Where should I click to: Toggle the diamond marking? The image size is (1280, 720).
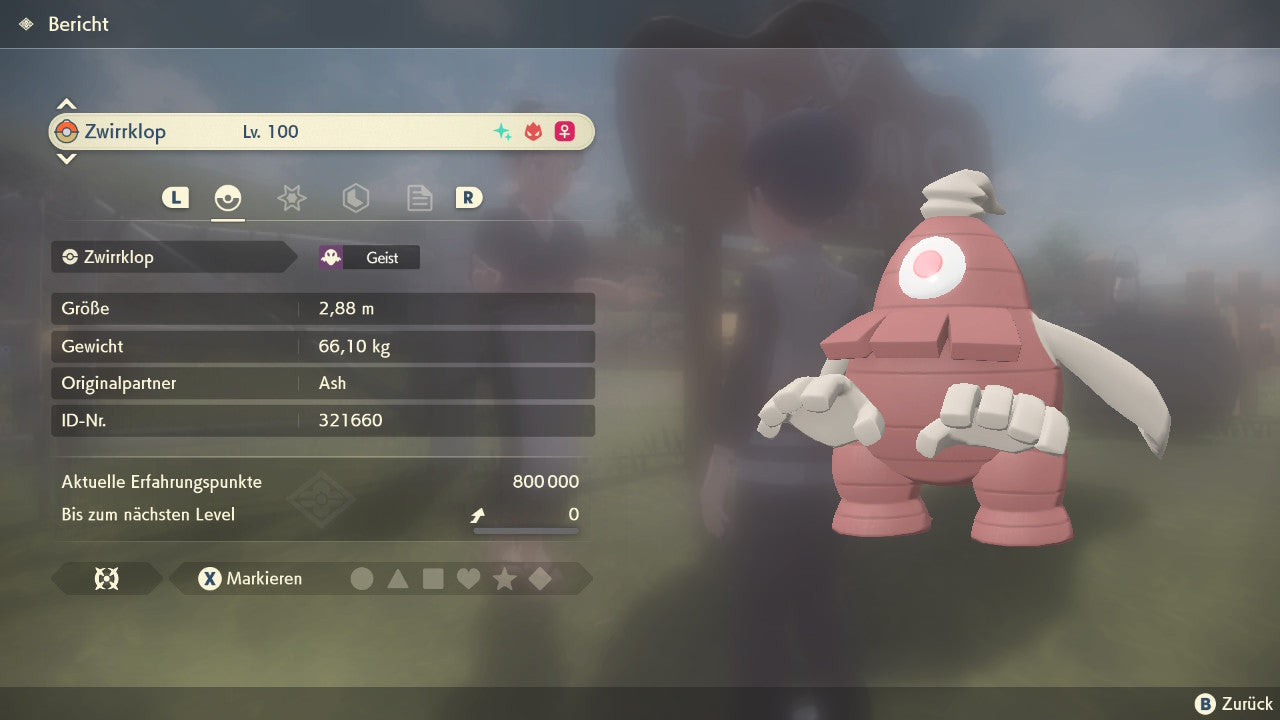540,578
